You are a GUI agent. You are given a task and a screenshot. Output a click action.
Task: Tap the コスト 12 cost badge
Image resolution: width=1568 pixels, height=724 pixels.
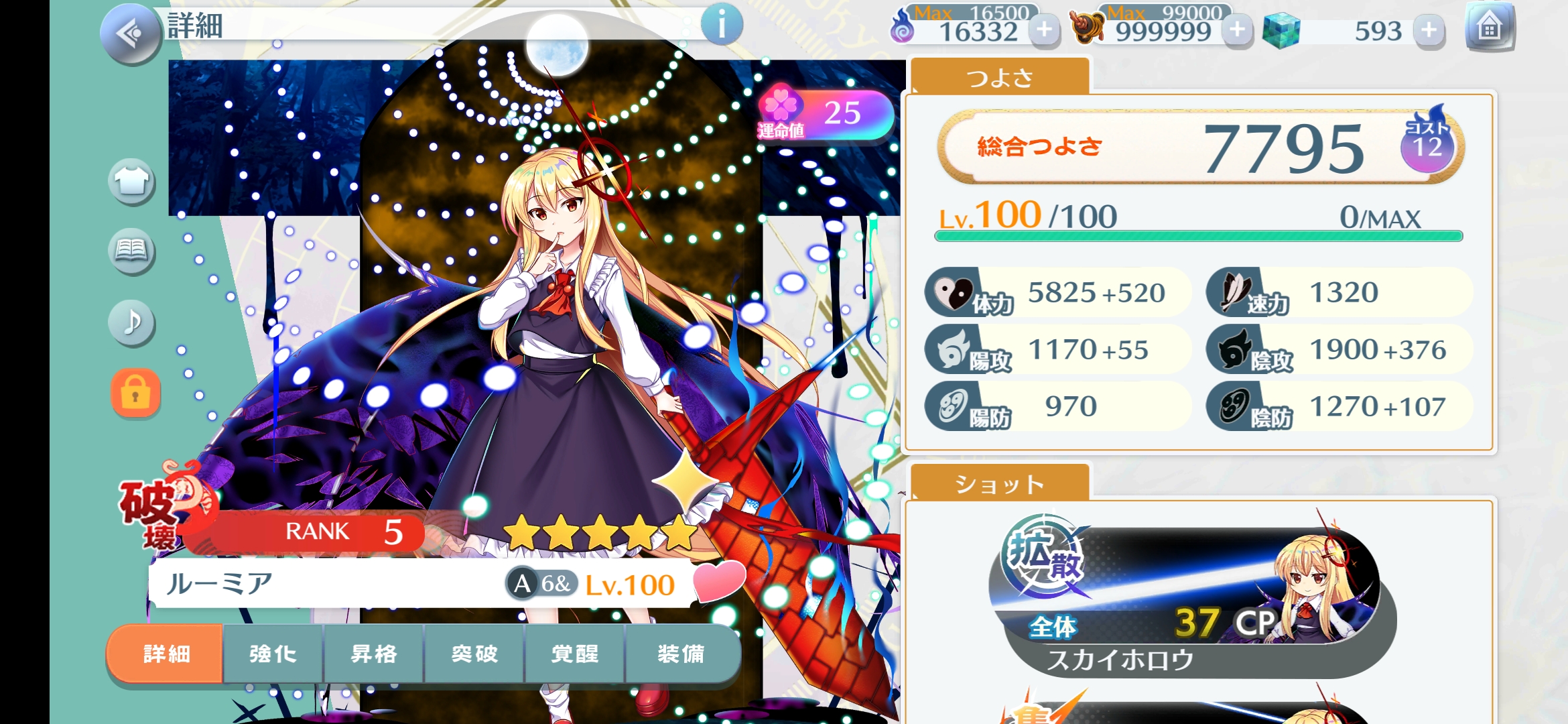point(1427,144)
